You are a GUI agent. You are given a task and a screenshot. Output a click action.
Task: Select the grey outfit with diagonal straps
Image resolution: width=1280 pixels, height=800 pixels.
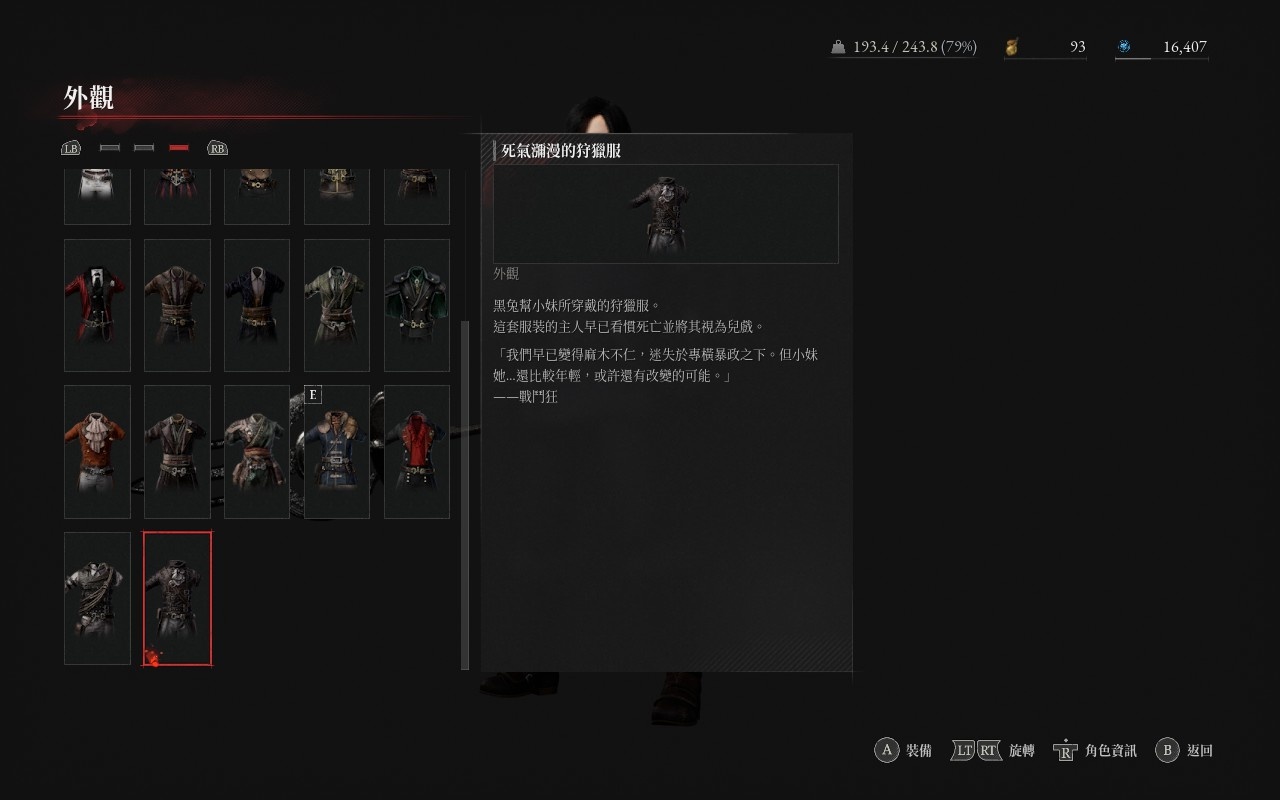pyautogui.click(x=97, y=598)
